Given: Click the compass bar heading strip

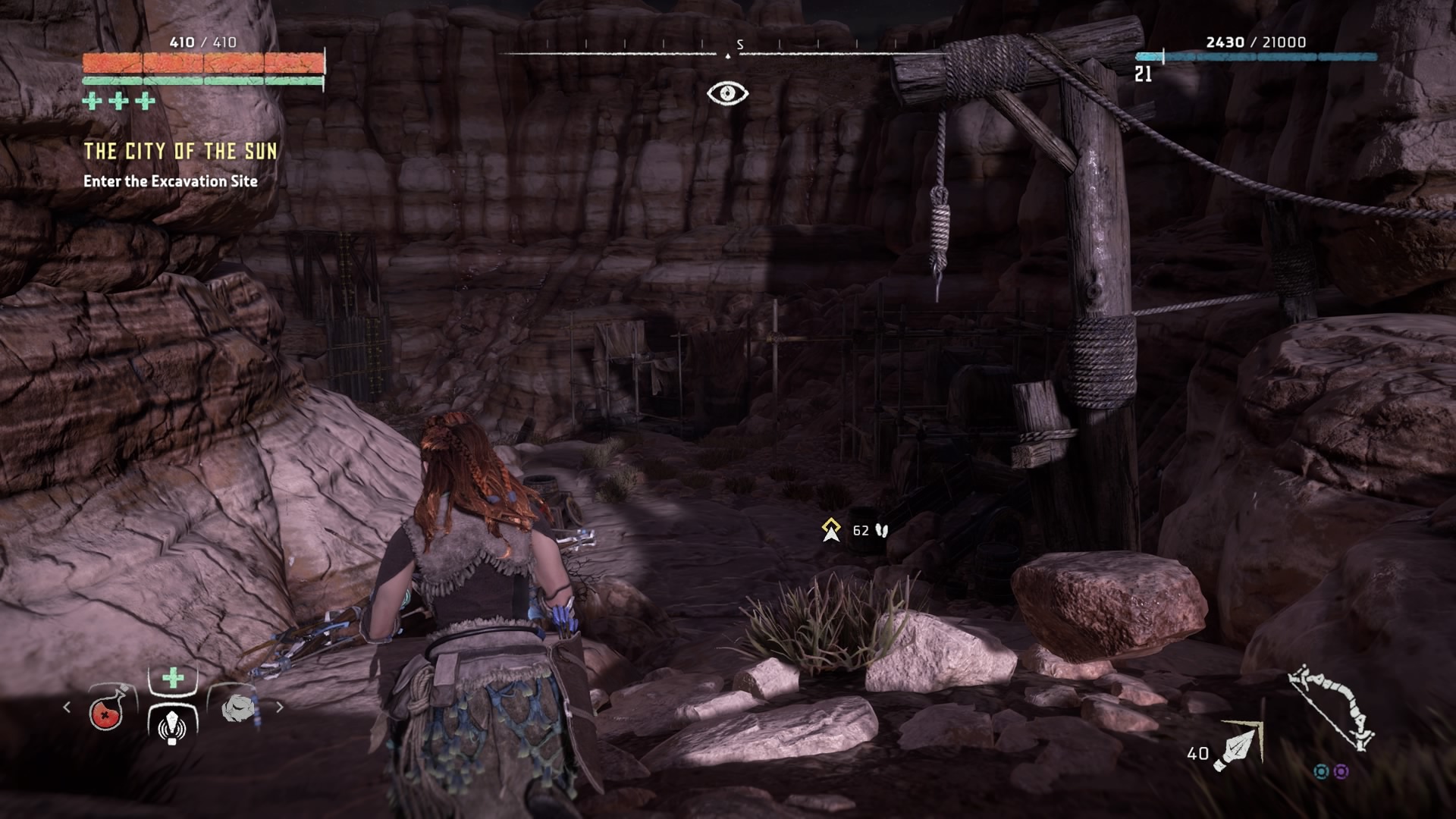Looking at the screenshot, I should coord(728,53).
